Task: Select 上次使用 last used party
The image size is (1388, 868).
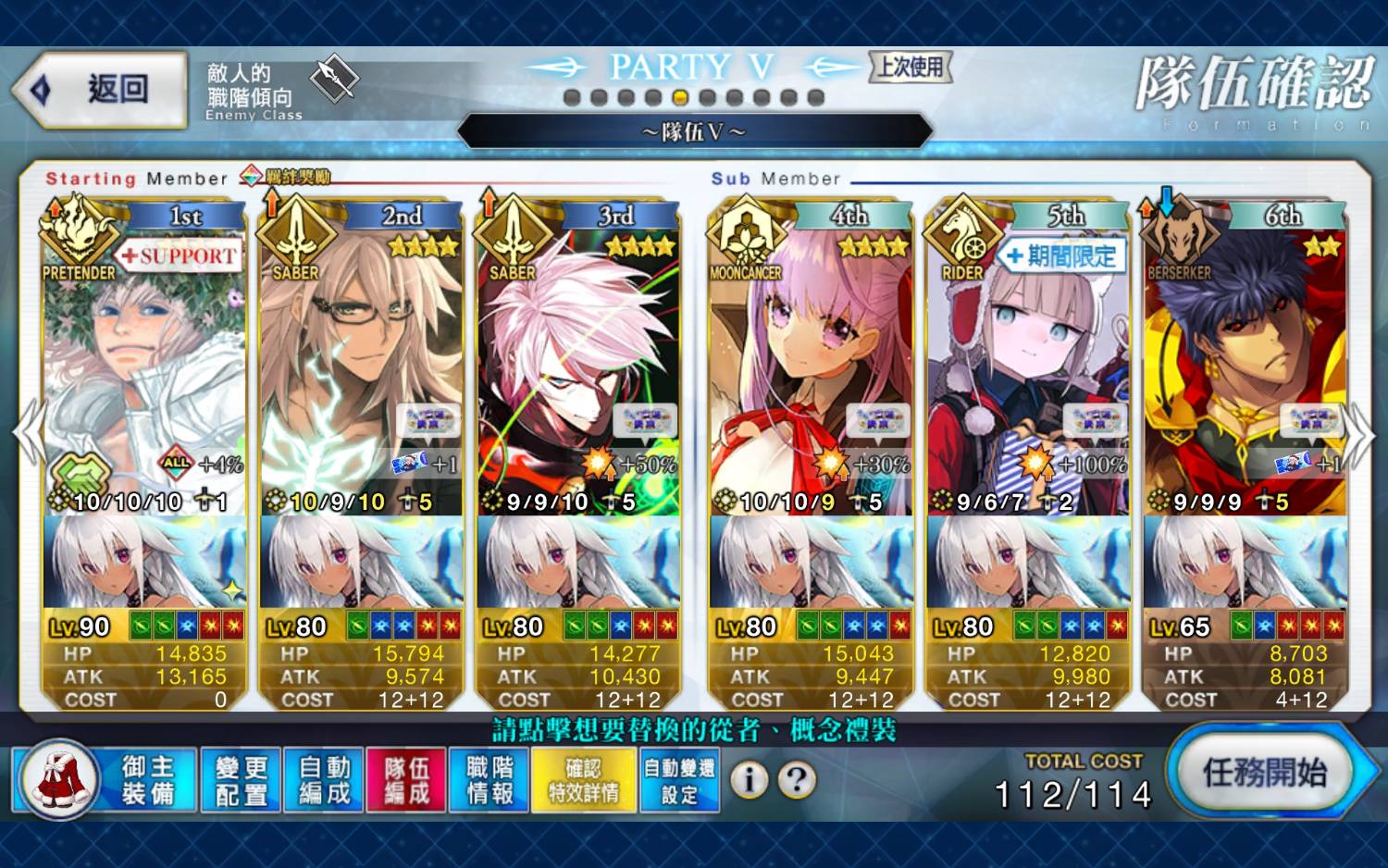Action: [x=911, y=67]
